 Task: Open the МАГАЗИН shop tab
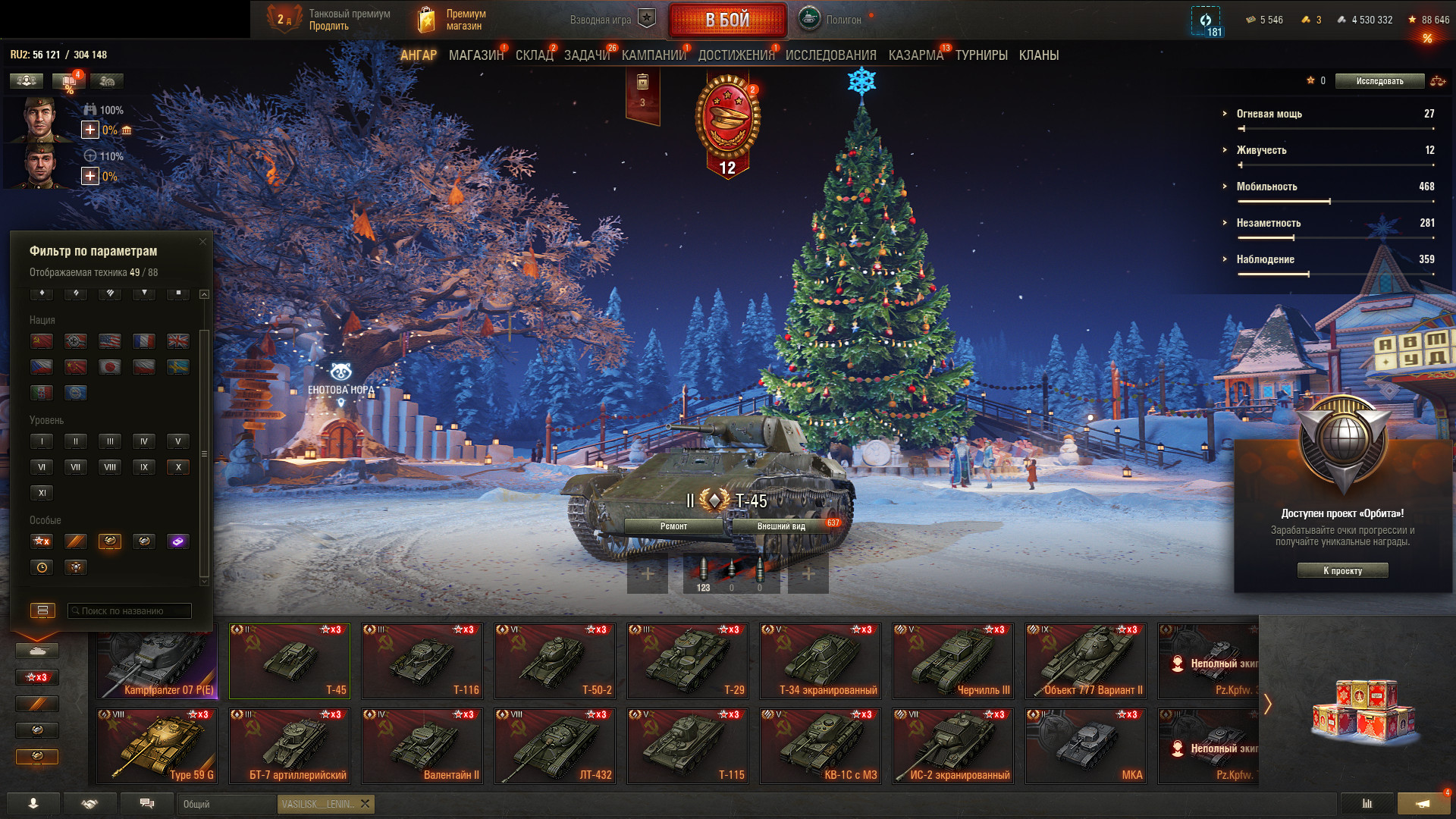point(475,55)
